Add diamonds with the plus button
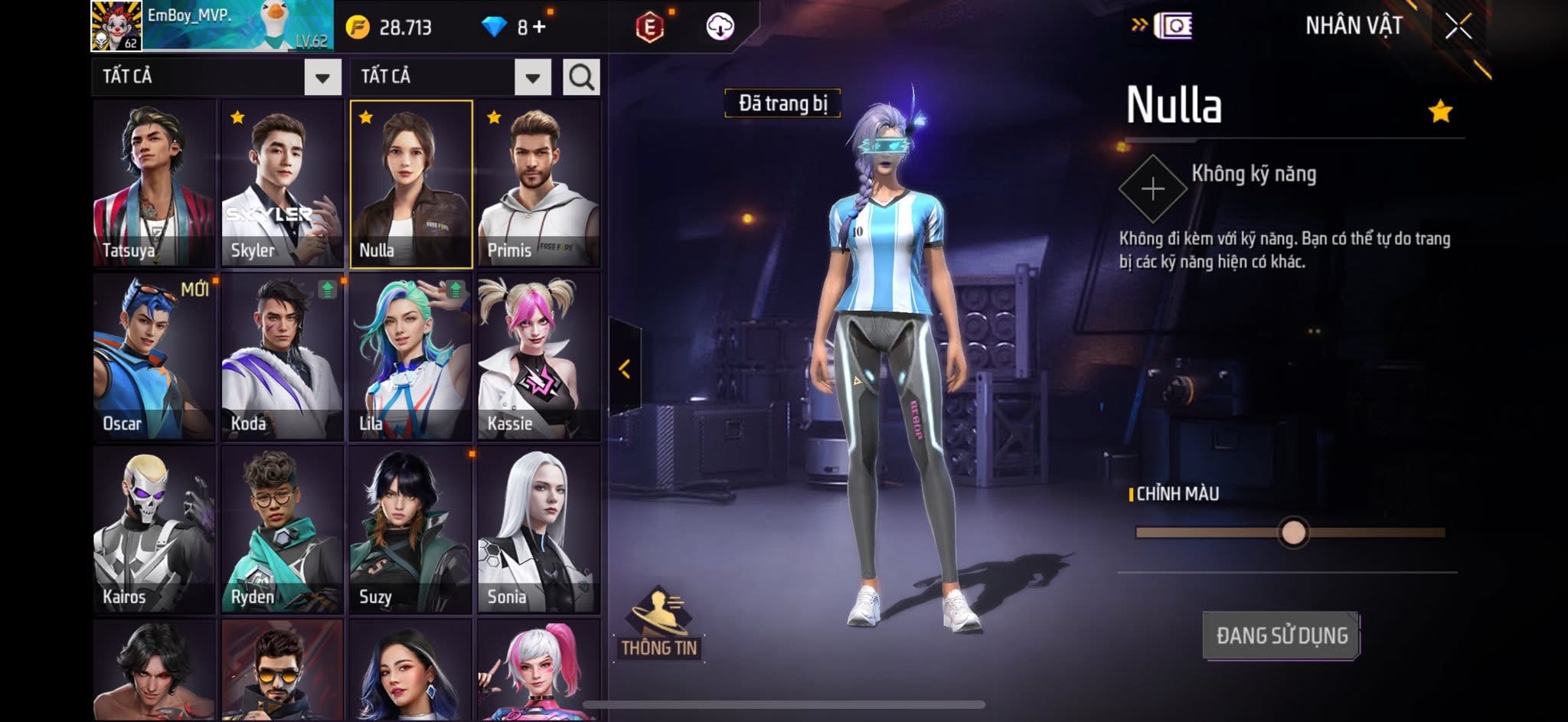The image size is (1568, 722). coord(539,28)
